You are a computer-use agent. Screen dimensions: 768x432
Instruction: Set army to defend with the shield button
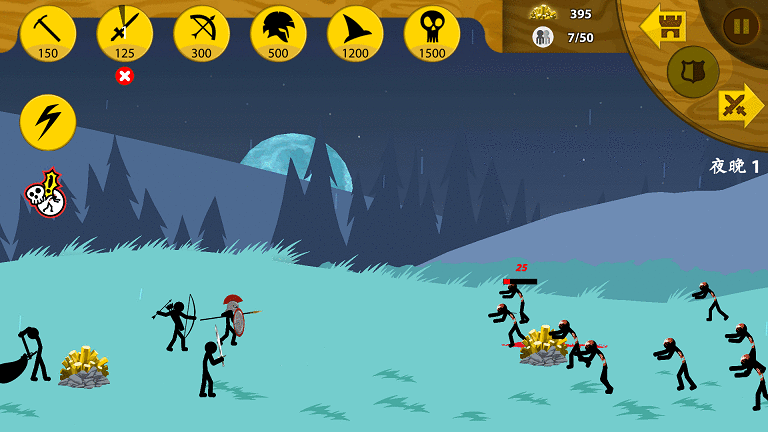[x=693, y=71]
